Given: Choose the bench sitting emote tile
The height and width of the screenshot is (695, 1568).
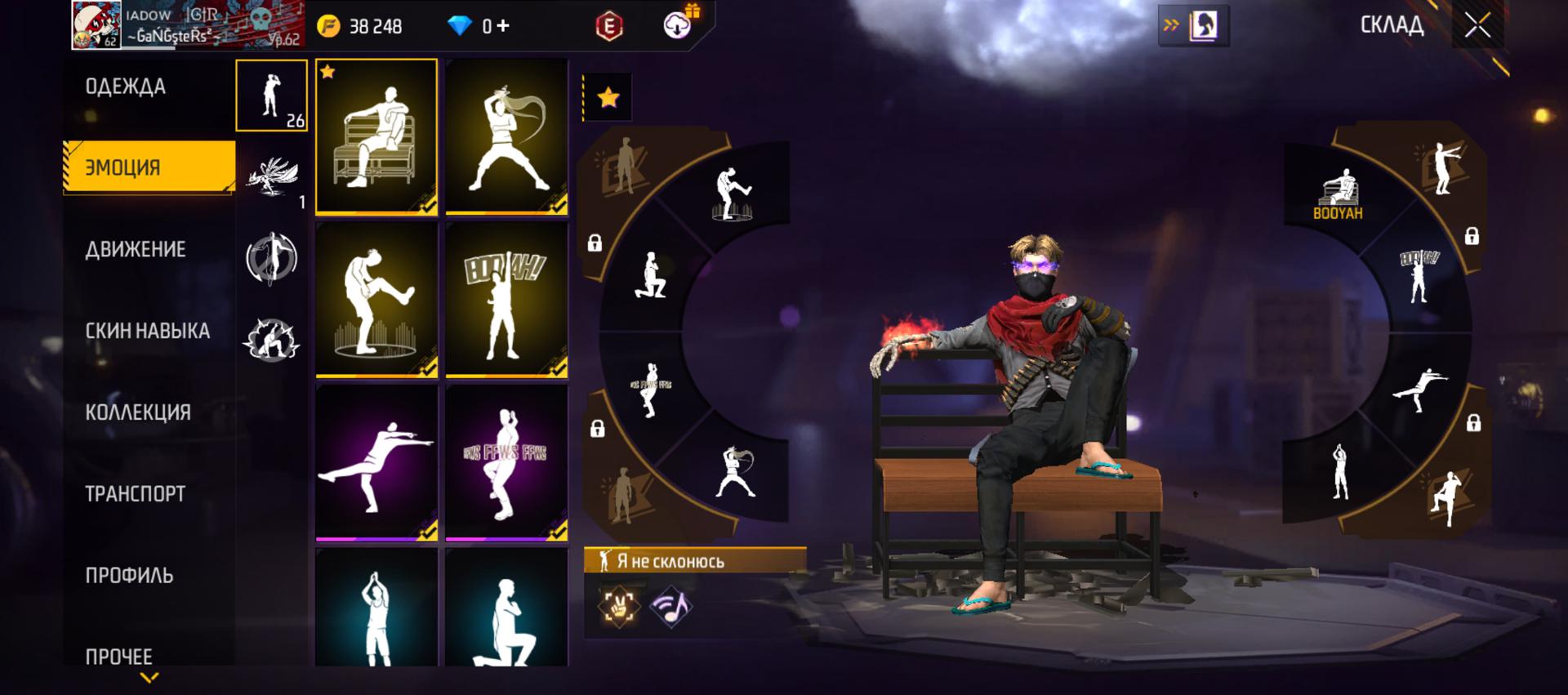Looking at the screenshot, I should (x=376, y=136).
